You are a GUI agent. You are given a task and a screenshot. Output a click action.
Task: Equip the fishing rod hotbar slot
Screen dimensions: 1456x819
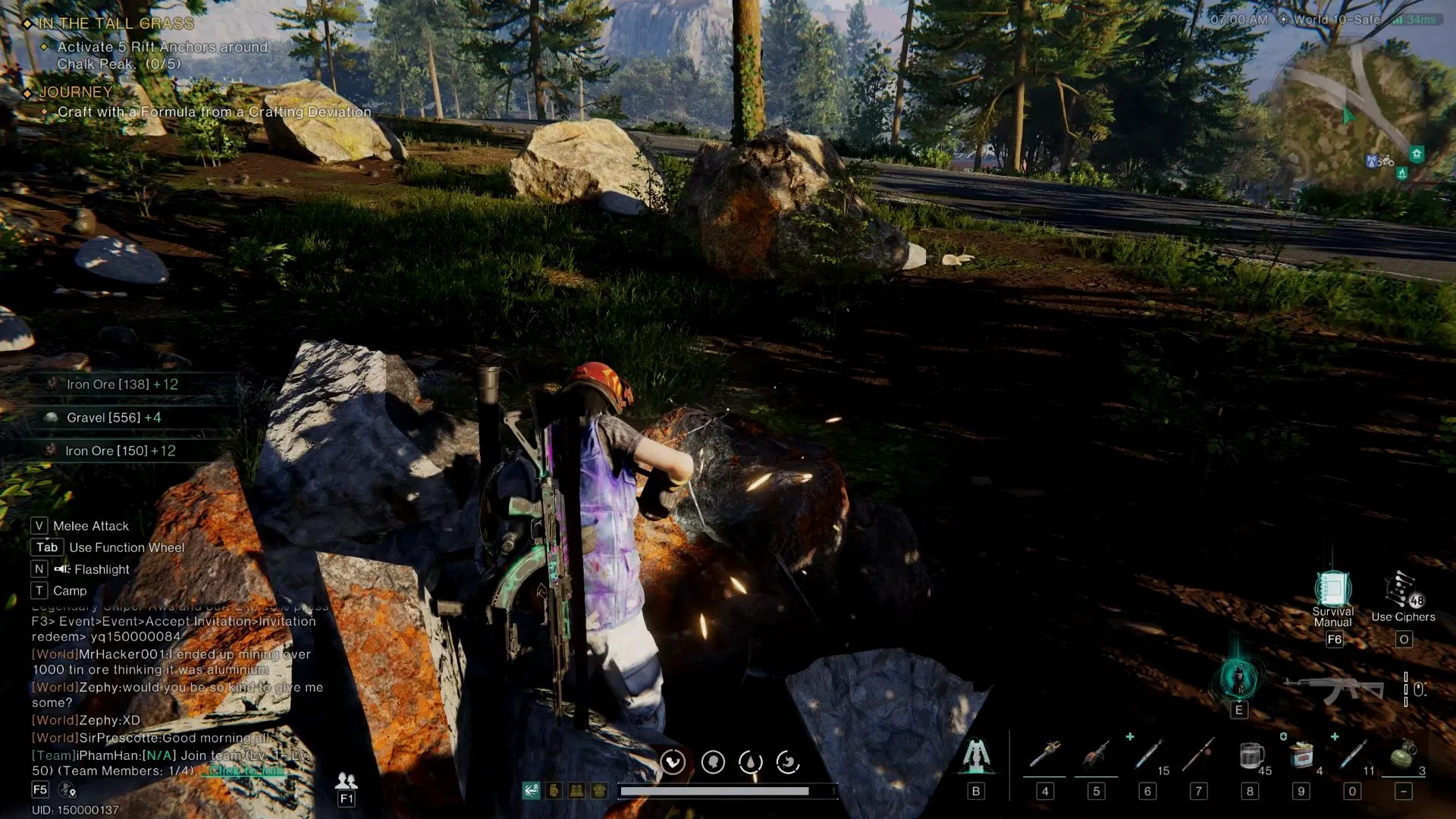[1199, 755]
